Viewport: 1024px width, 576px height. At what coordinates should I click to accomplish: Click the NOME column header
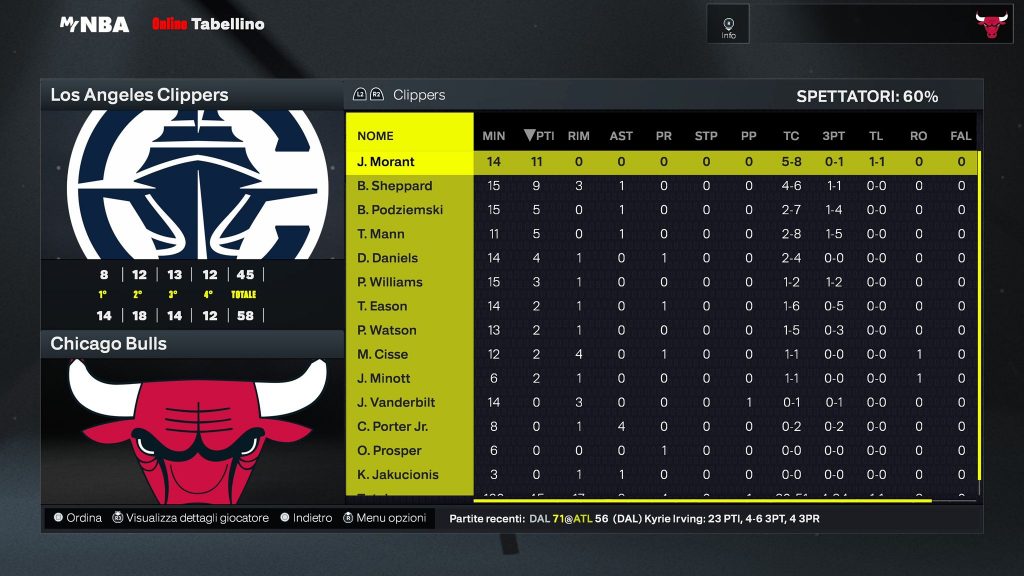click(x=376, y=136)
